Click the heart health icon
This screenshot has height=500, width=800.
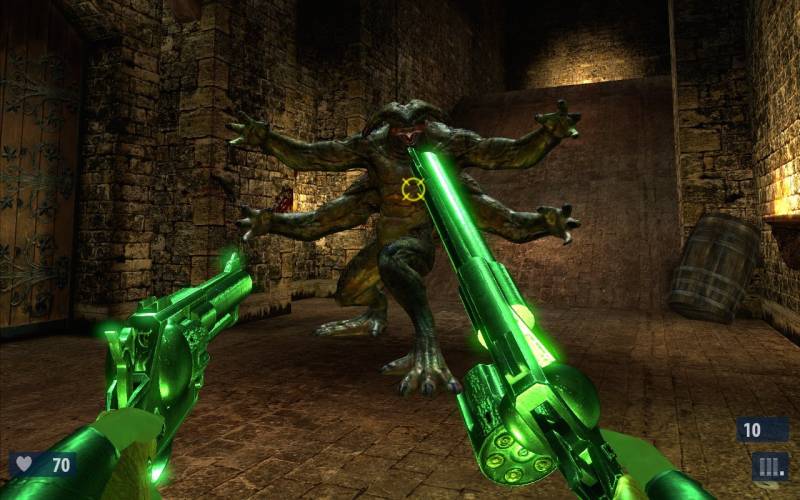pos(25,465)
